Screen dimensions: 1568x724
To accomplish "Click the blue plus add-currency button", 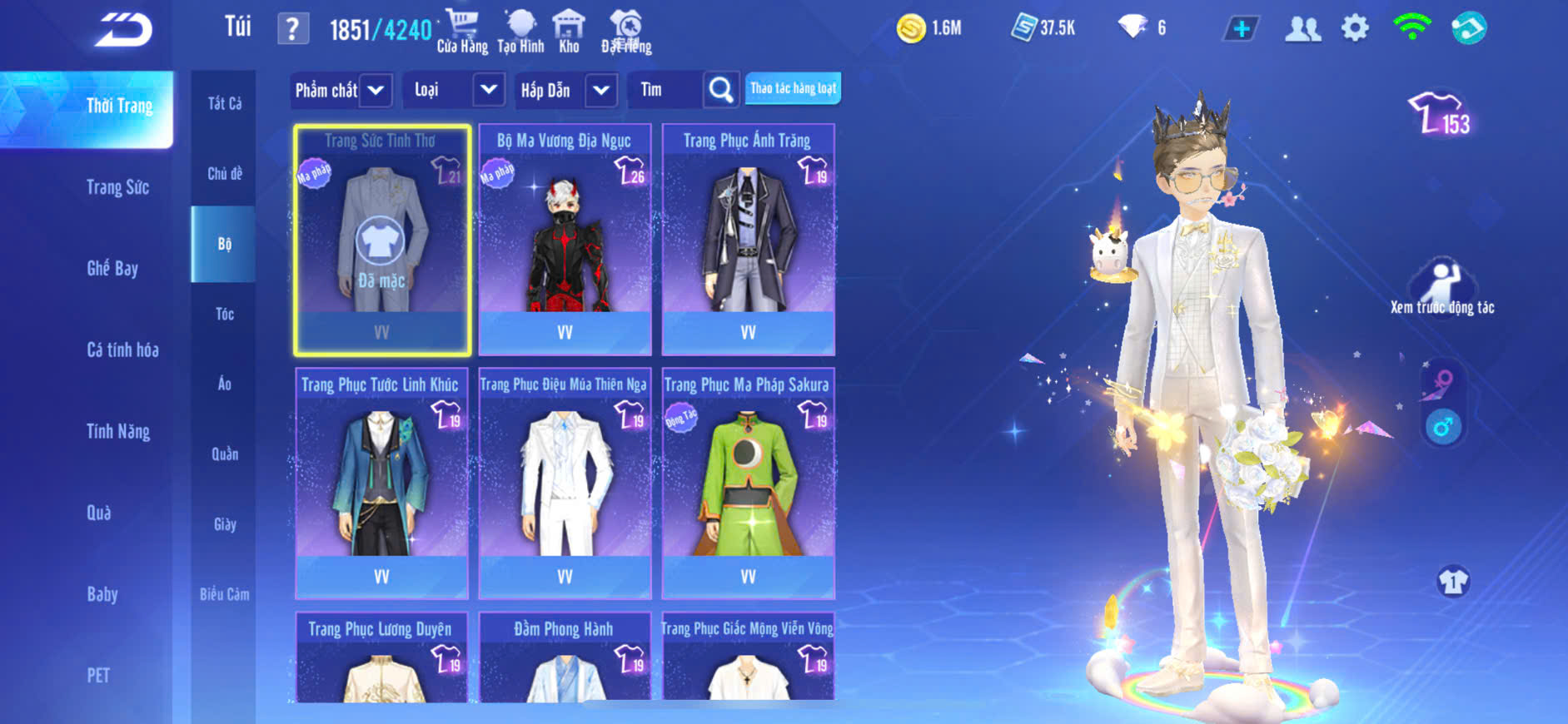I will pyautogui.click(x=1241, y=29).
